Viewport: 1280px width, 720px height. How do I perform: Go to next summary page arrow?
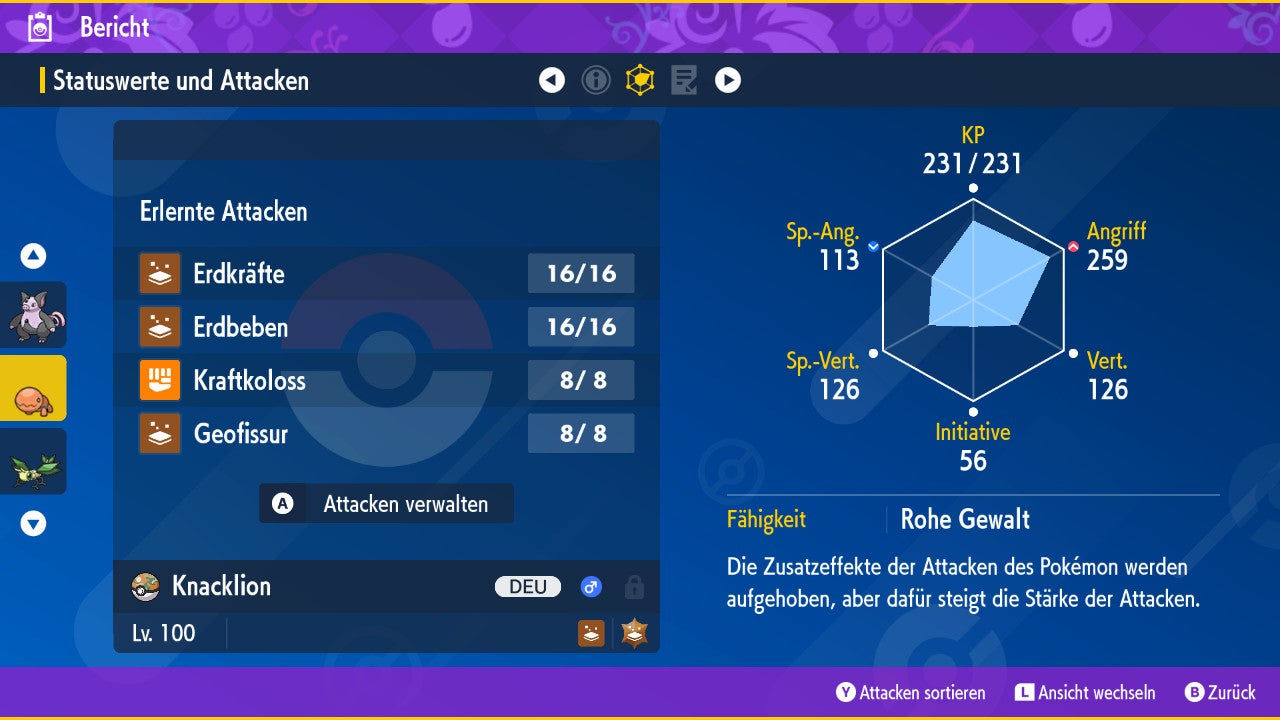(x=728, y=80)
